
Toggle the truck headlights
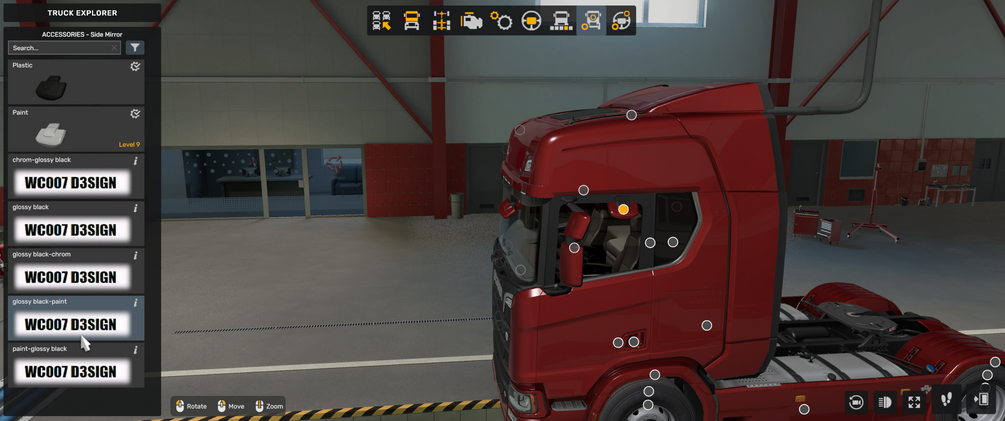pyautogui.click(x=885, y=402)
